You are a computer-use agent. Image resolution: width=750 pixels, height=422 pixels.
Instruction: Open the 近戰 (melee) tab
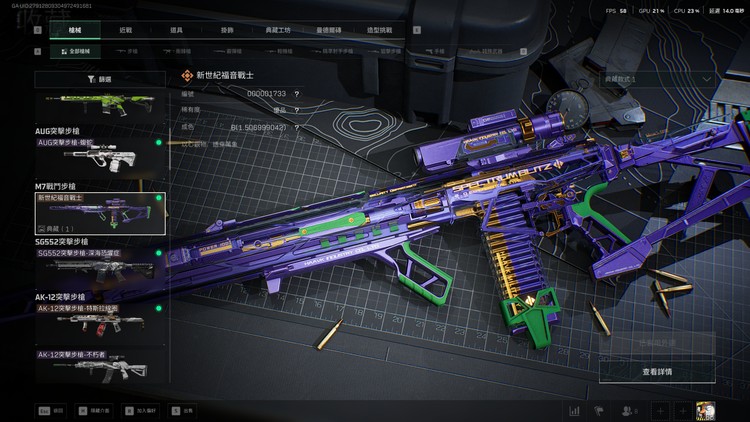125,30
